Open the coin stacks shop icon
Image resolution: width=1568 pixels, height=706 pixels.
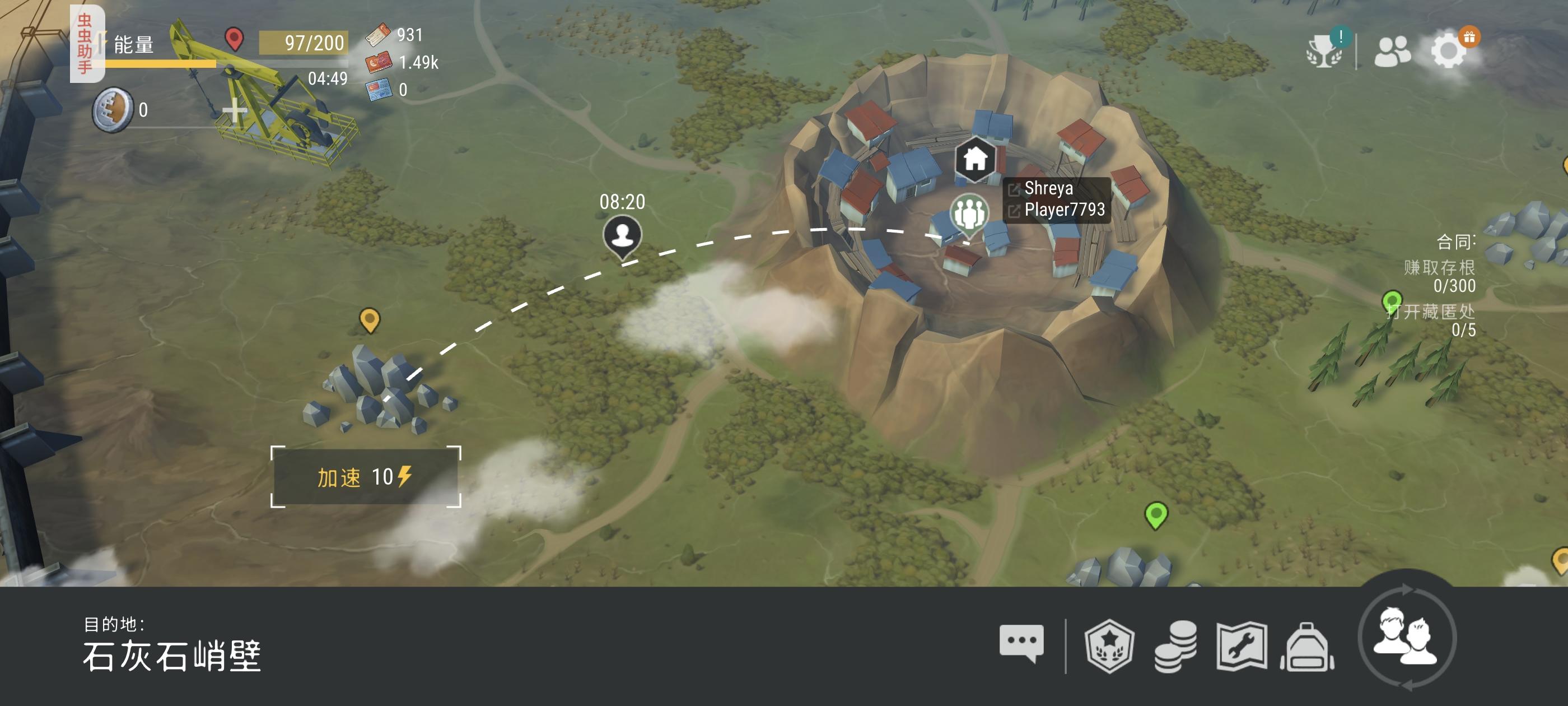click(x=1175, y=645)
